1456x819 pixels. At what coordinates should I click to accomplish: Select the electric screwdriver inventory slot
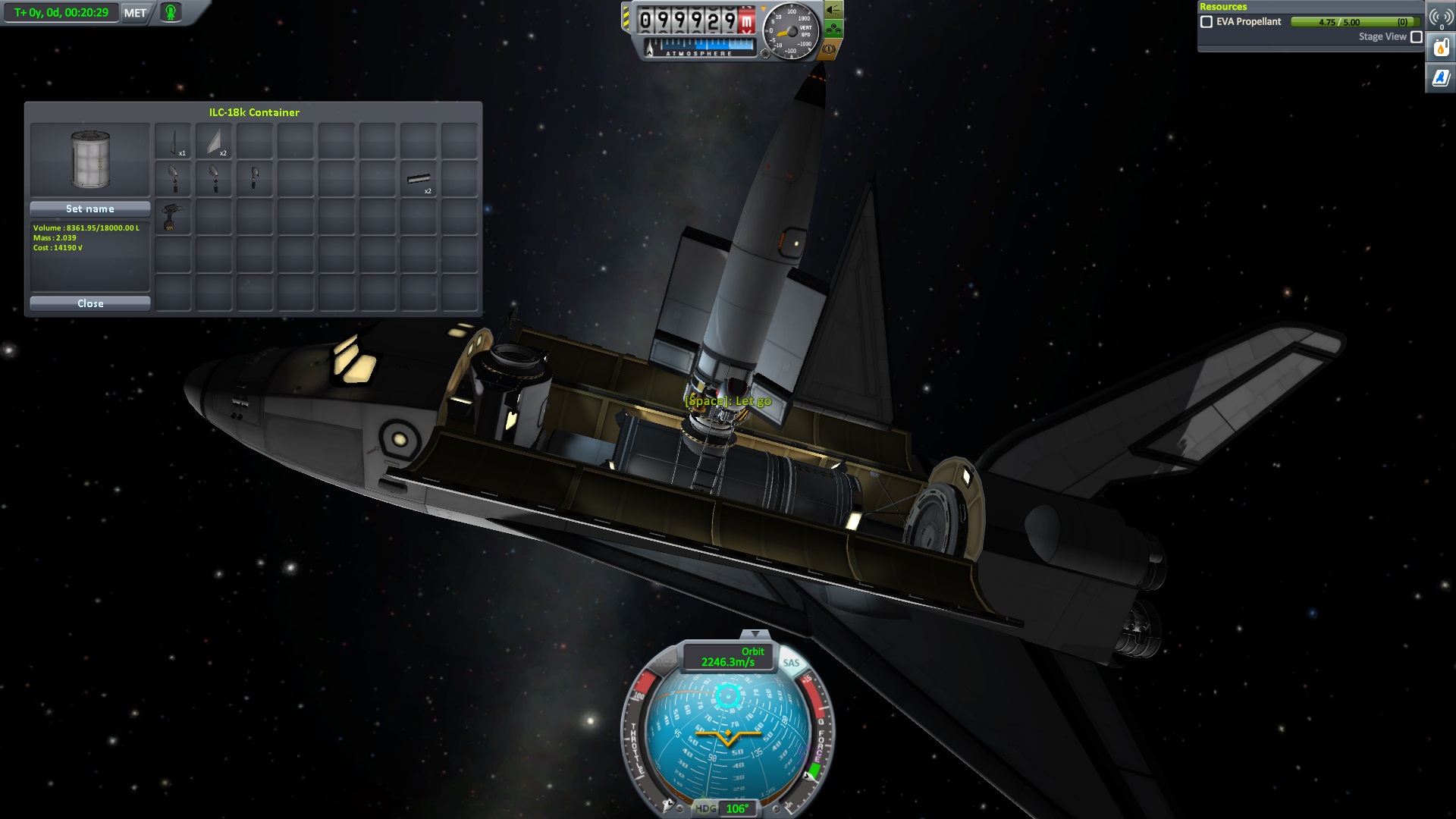pyautogui.click(x=173, y=218)
